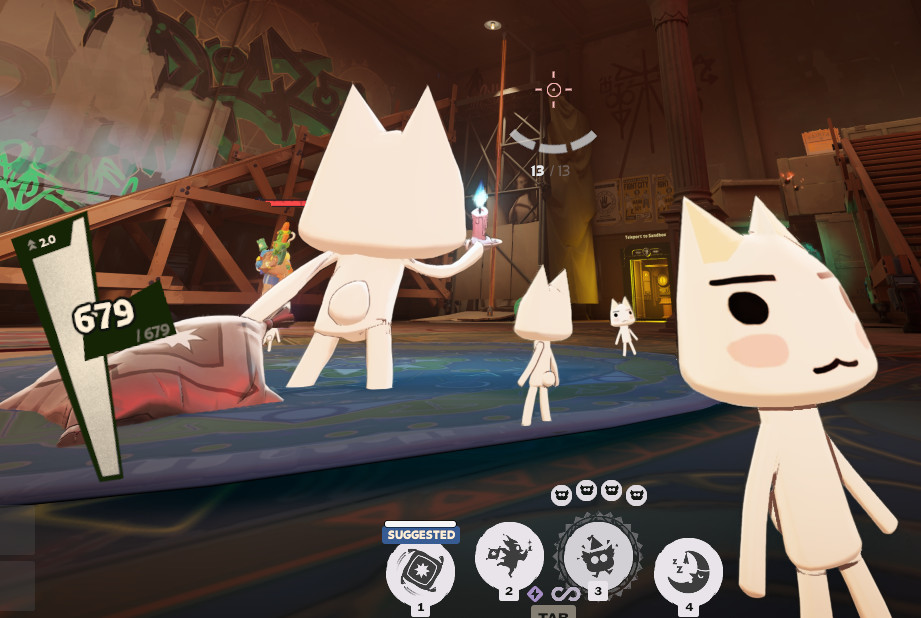This screenshot has height=618, width=921.
Task: Trigger the party-hat cat ability
Action: pos(598,556)
